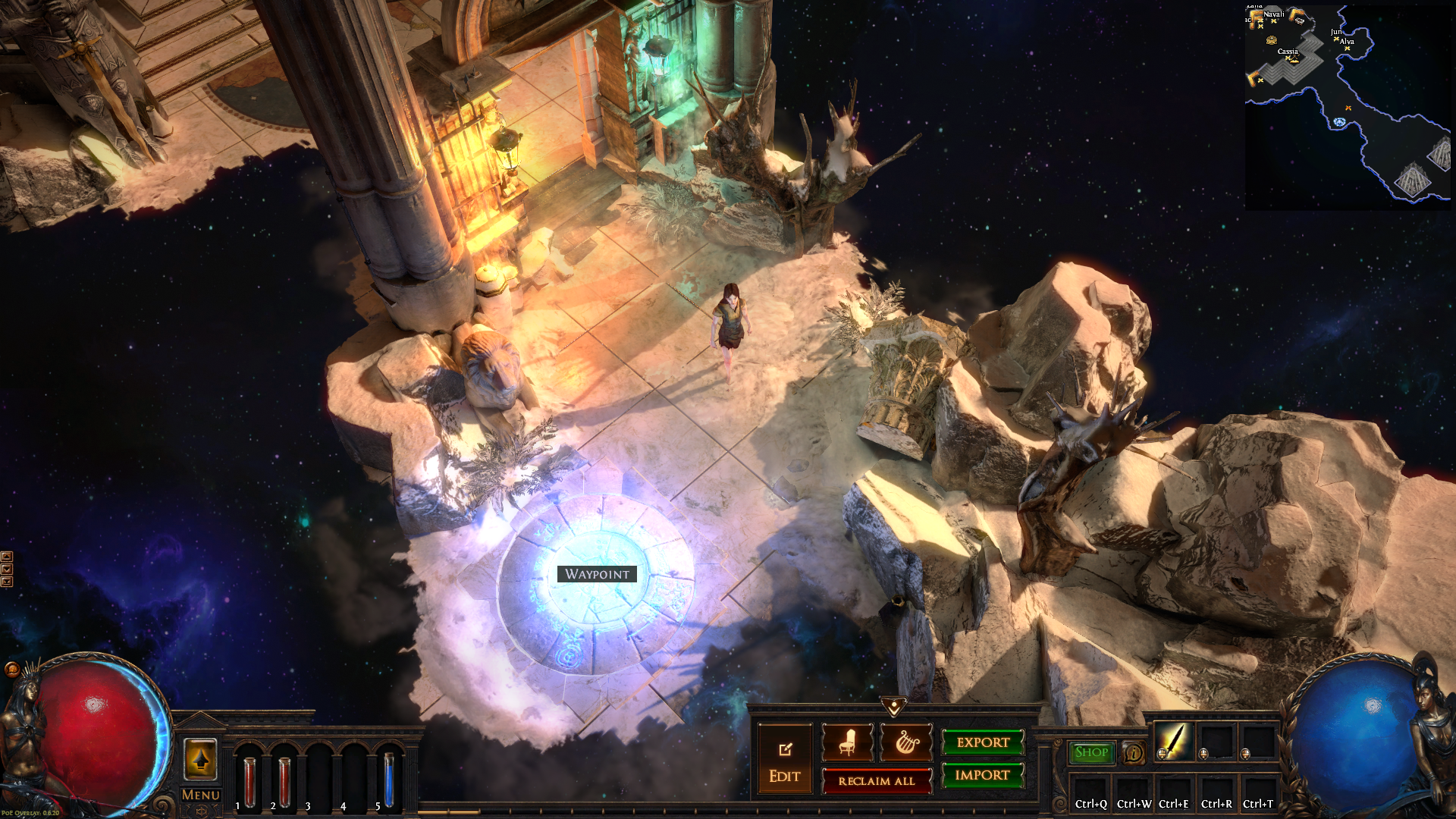Click the PoE Overlay version label
The height and width of the screenshot is (819, 1456).
[x=30, y=813]
